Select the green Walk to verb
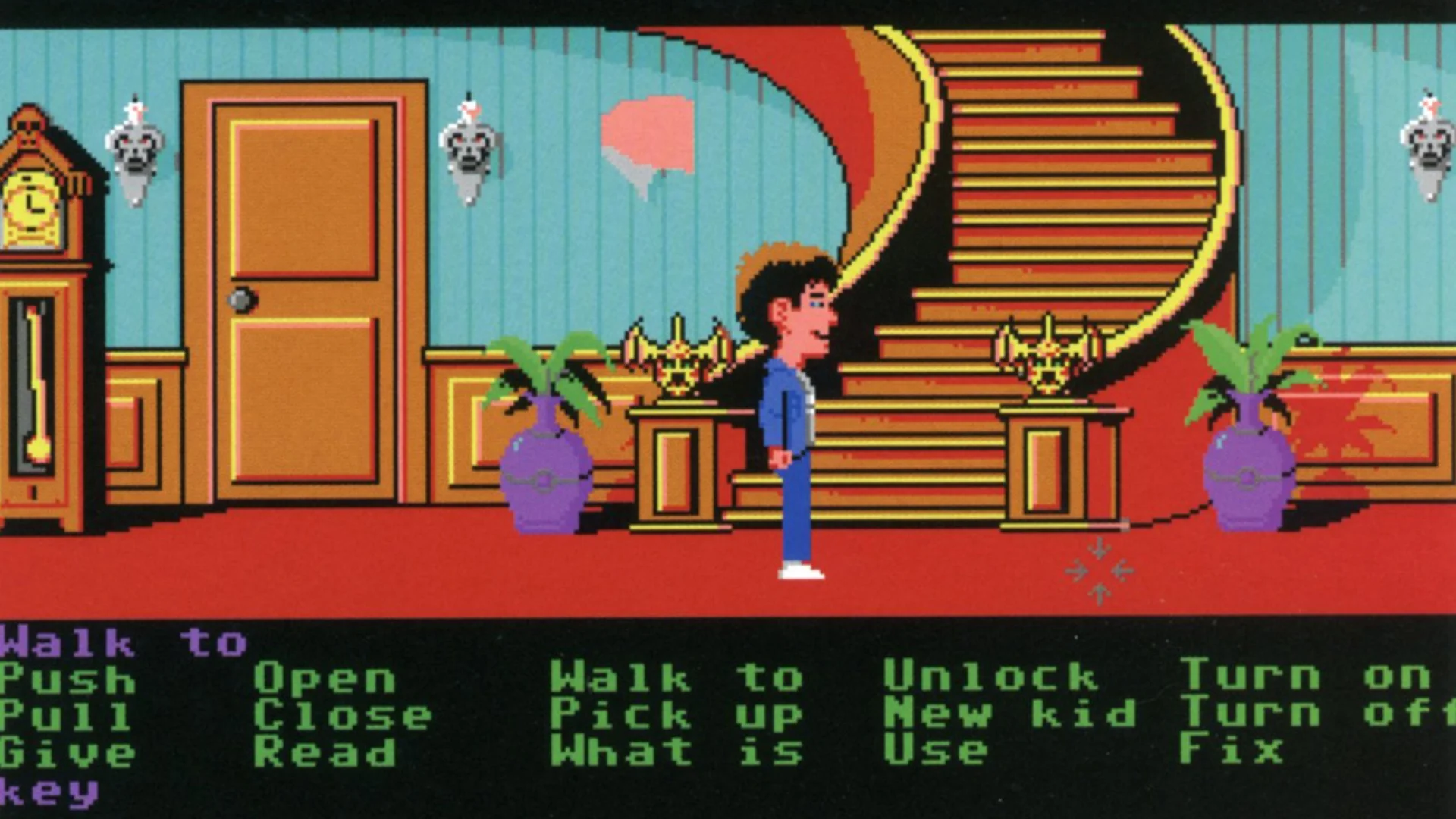This screenshot has width=1456, height=819. click(676, 677)
